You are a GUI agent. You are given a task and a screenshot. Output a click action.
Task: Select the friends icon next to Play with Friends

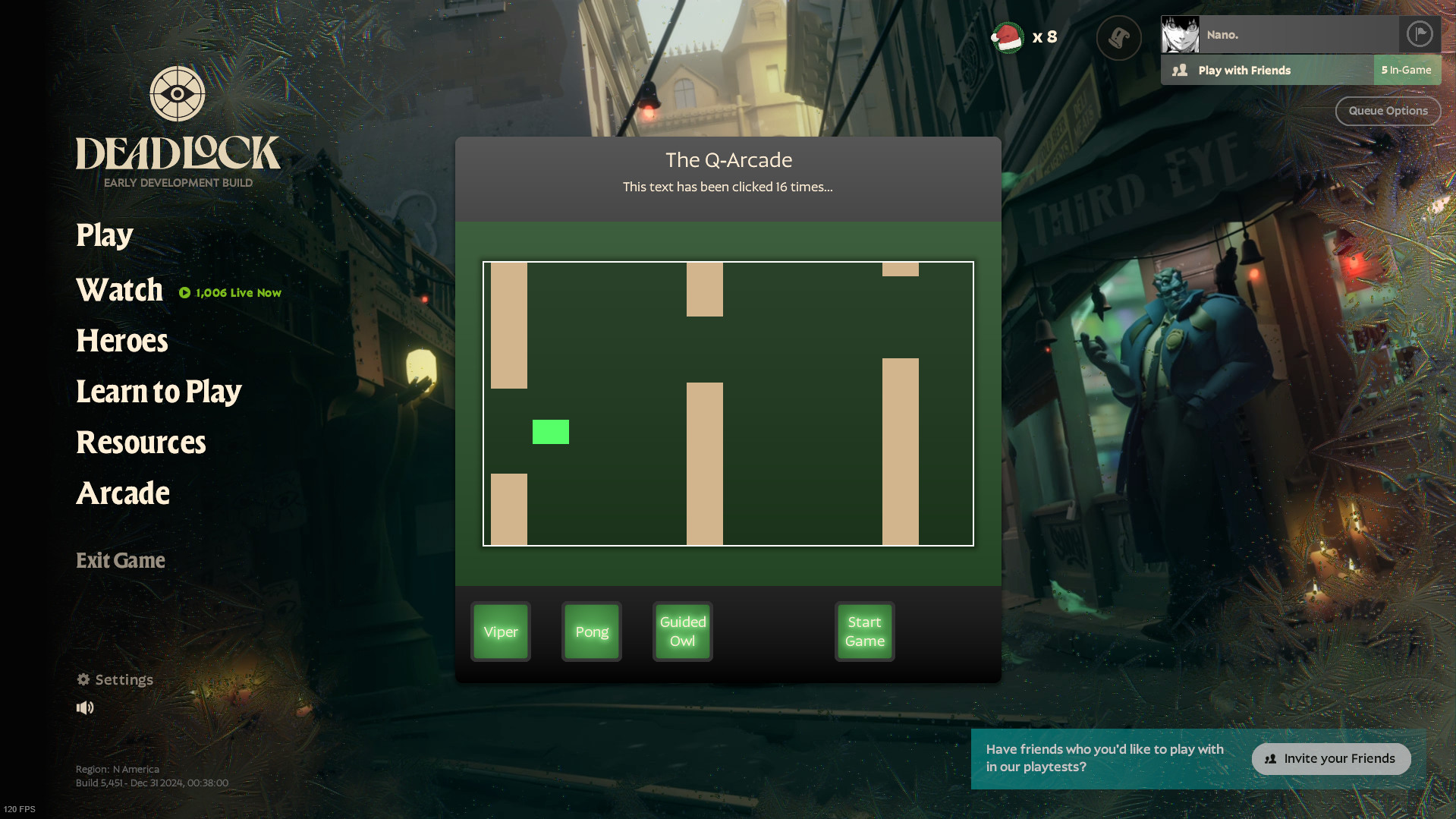click(1179, 69)
